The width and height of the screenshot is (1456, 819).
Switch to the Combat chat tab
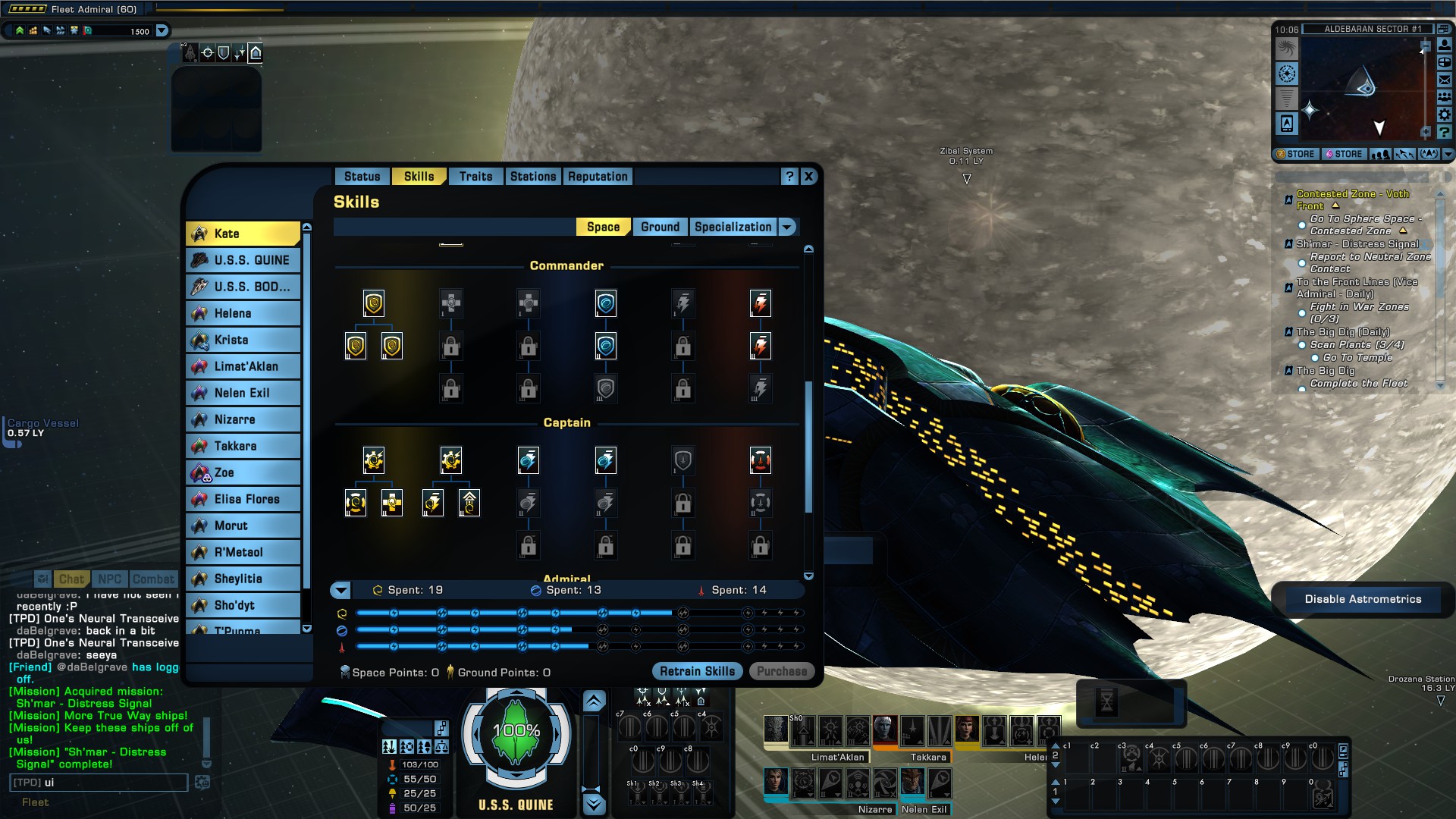pyautogui.click(x=153, y=579)
